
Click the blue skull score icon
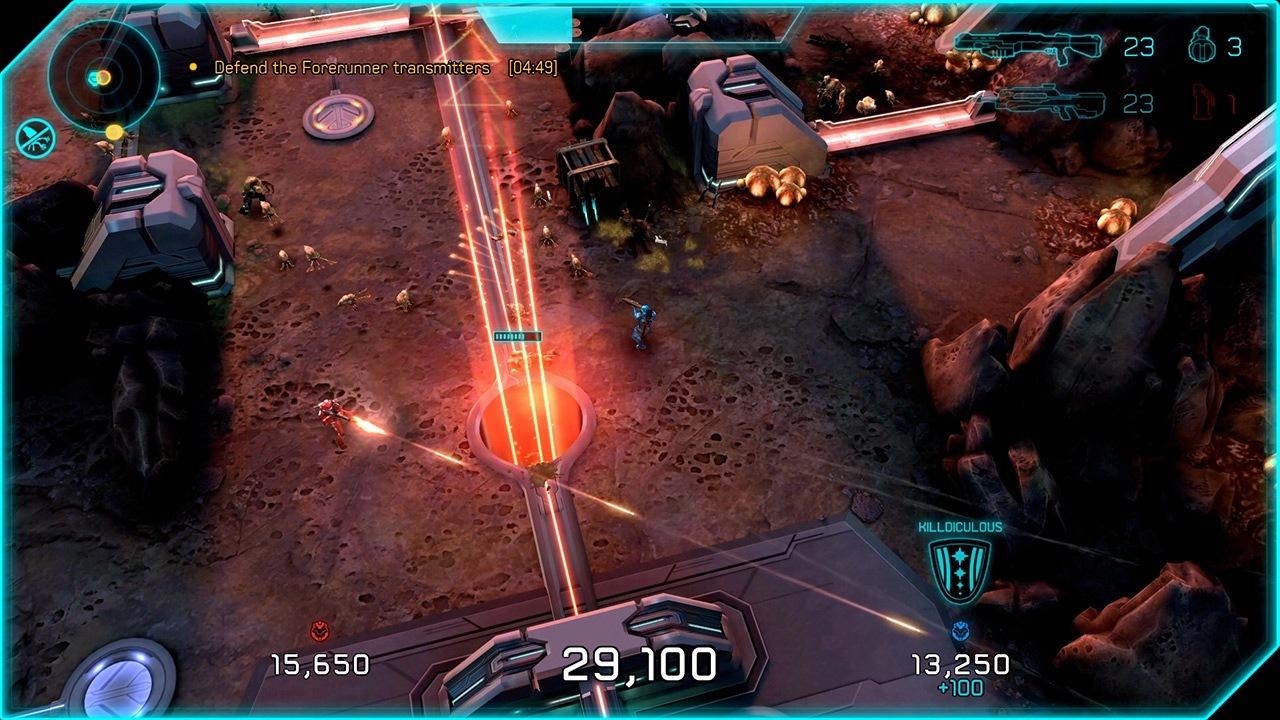point(961,632)
